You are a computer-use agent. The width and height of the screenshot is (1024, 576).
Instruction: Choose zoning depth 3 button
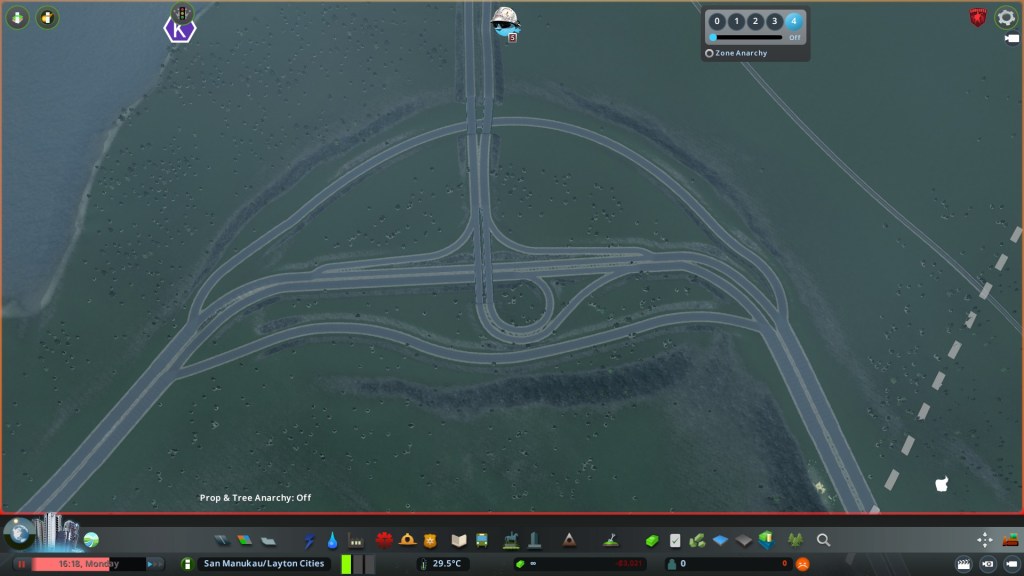(x=774, y=21)
